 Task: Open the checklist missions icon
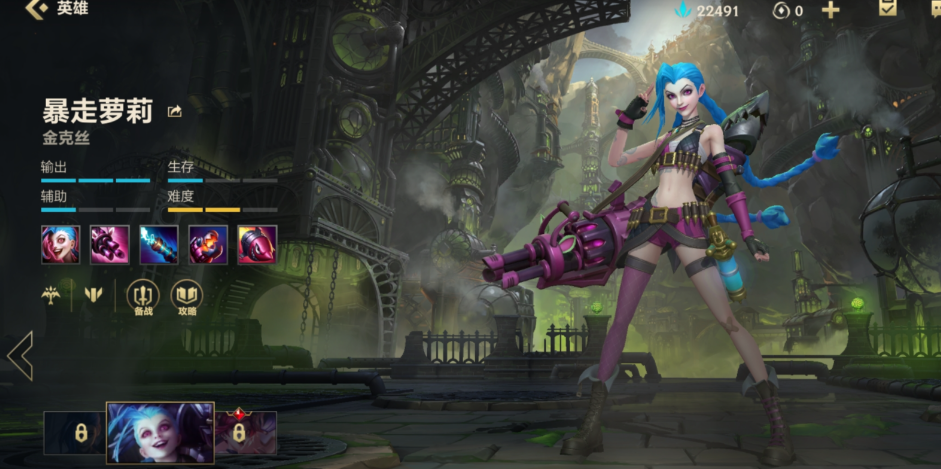(887, 9)
